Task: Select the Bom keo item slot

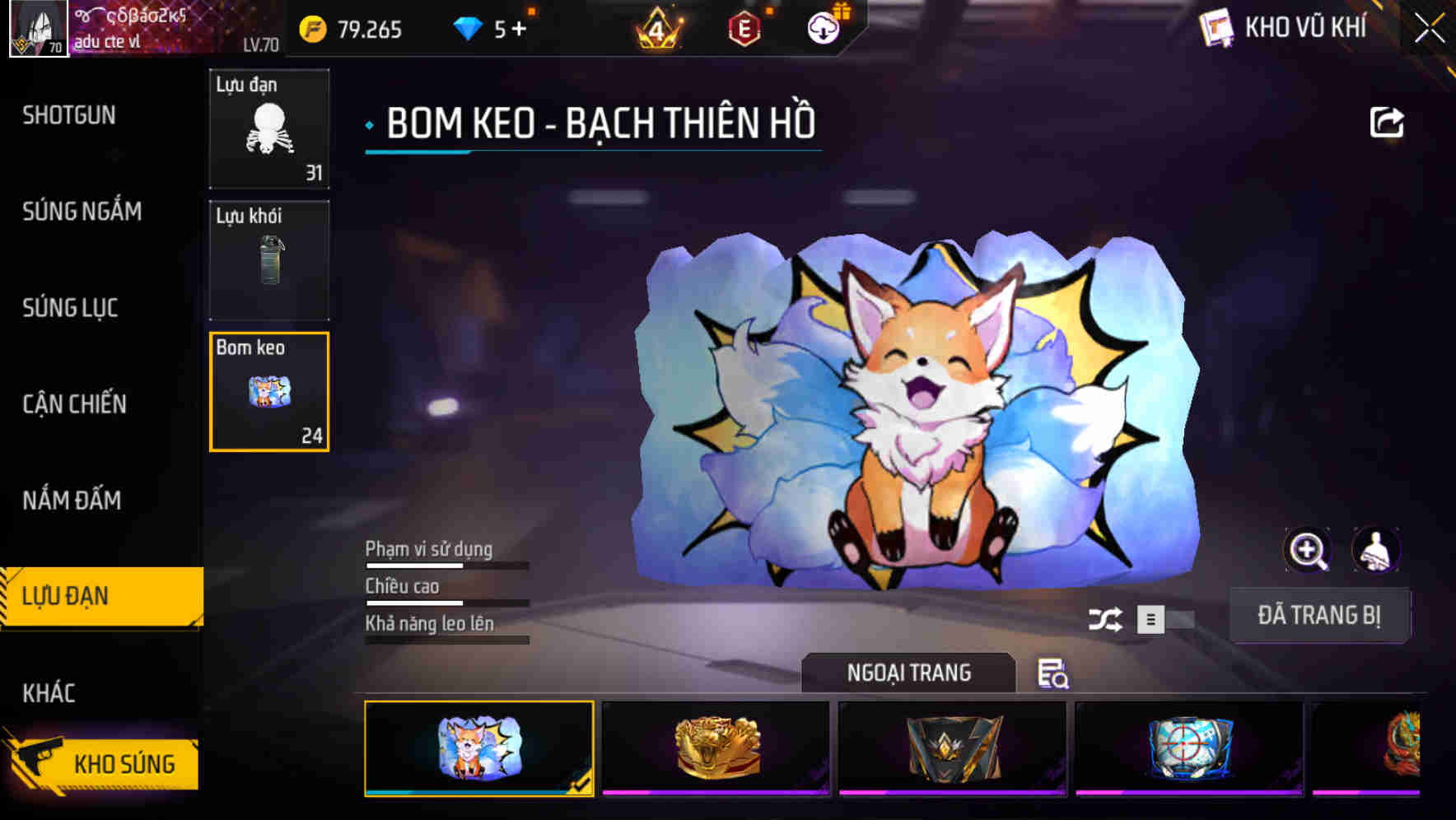Action: click(269, 393)
